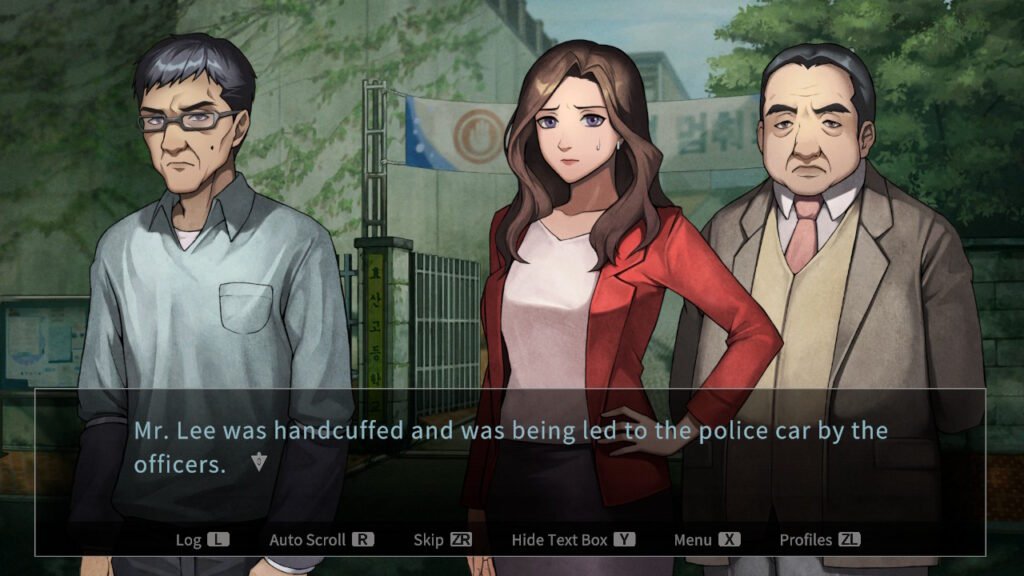Open the Menu
The height and width of the screenshot is (576, 1024).
(x=706, y=540)
